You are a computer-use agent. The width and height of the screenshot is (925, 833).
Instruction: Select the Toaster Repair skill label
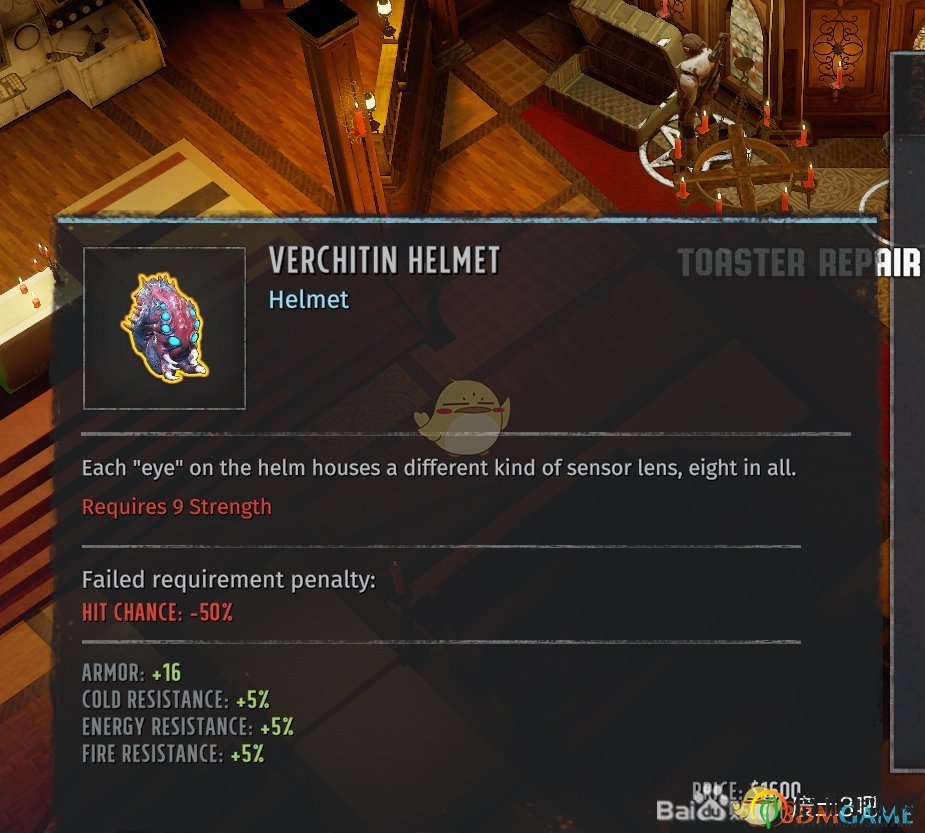pyautogui.click(x=799, y=263)
